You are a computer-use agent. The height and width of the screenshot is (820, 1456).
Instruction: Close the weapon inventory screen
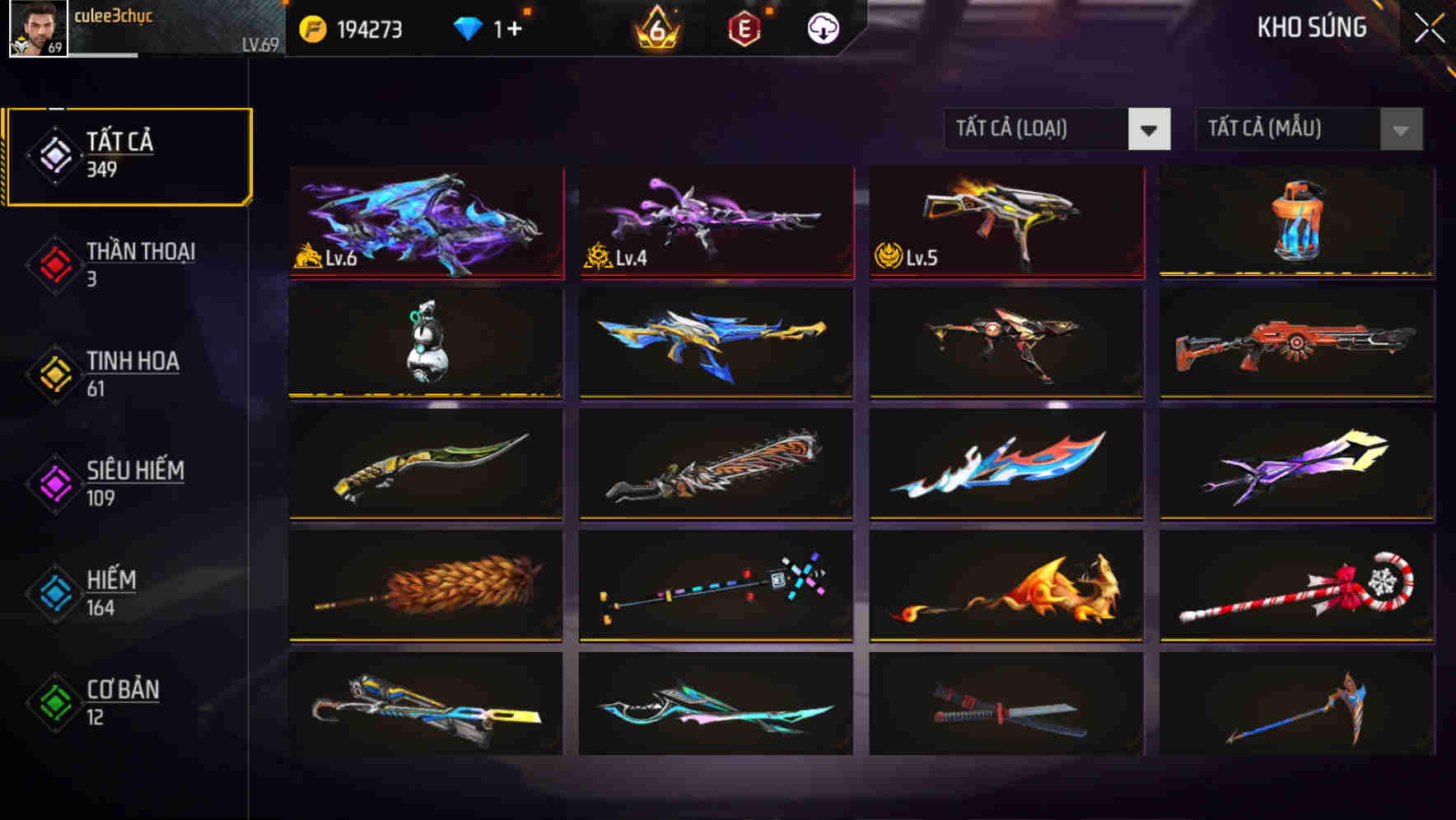[x=1426, y=29]
